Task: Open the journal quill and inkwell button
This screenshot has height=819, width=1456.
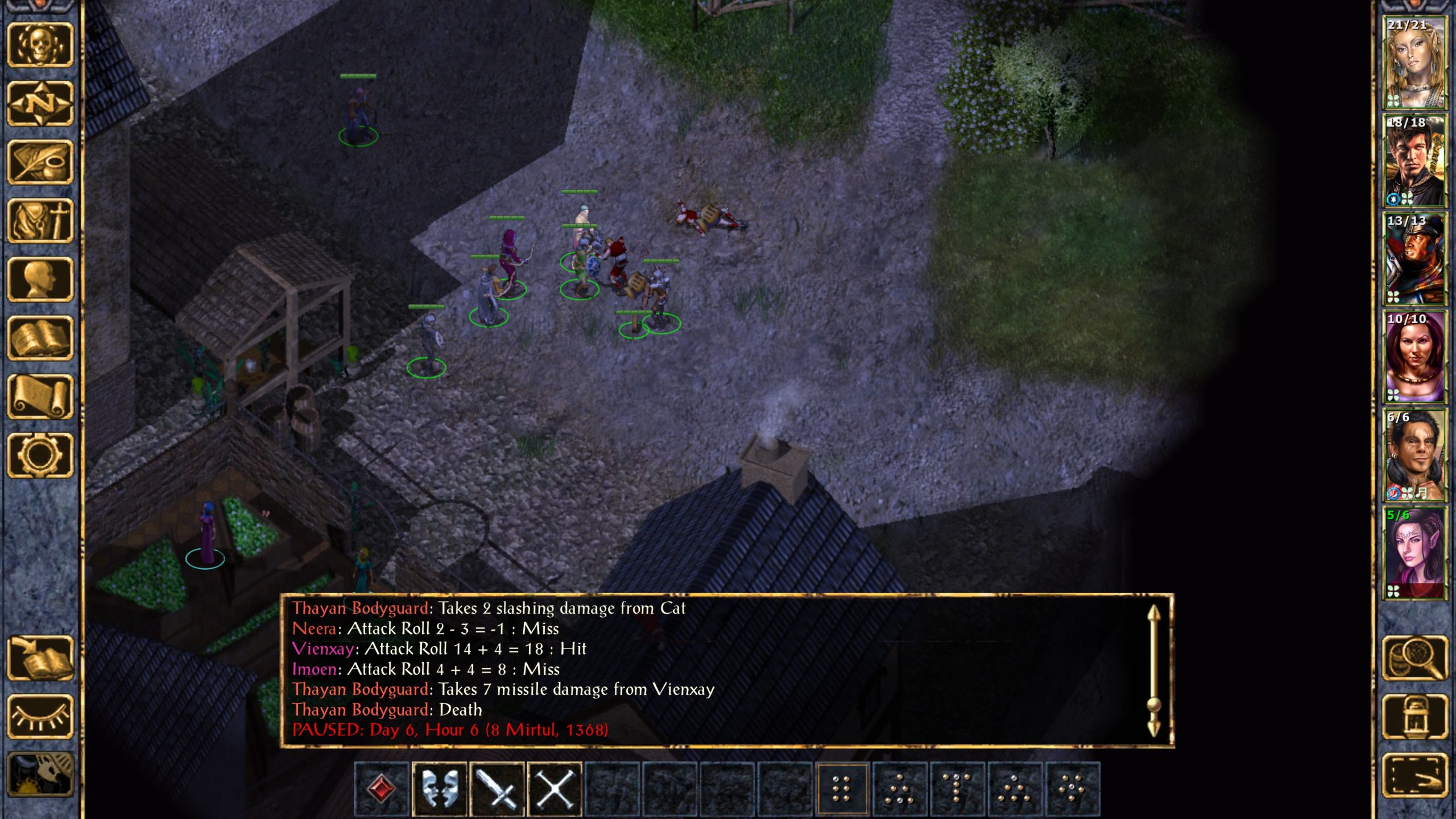Action: point(40,162)
